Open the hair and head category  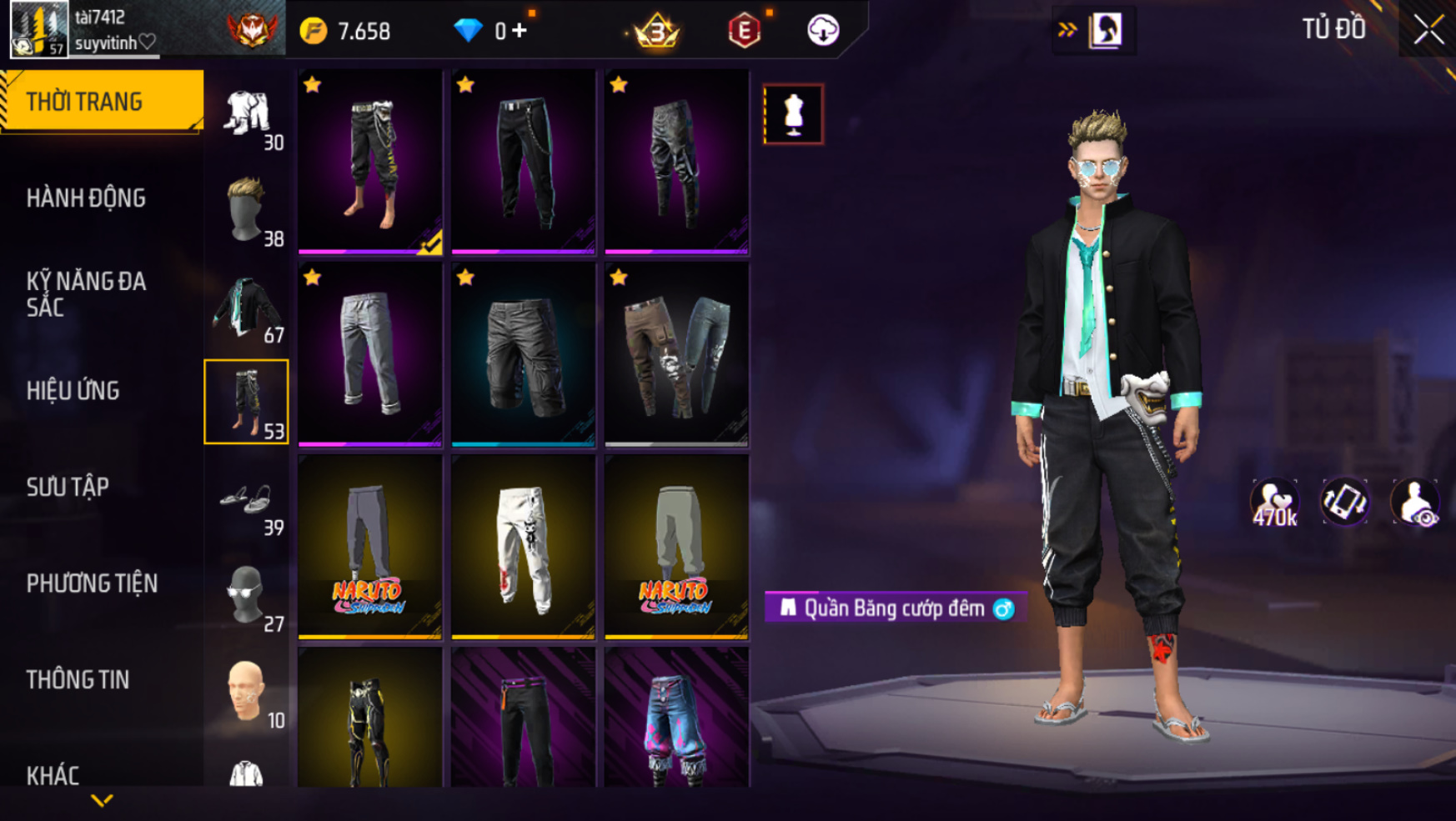247,210
